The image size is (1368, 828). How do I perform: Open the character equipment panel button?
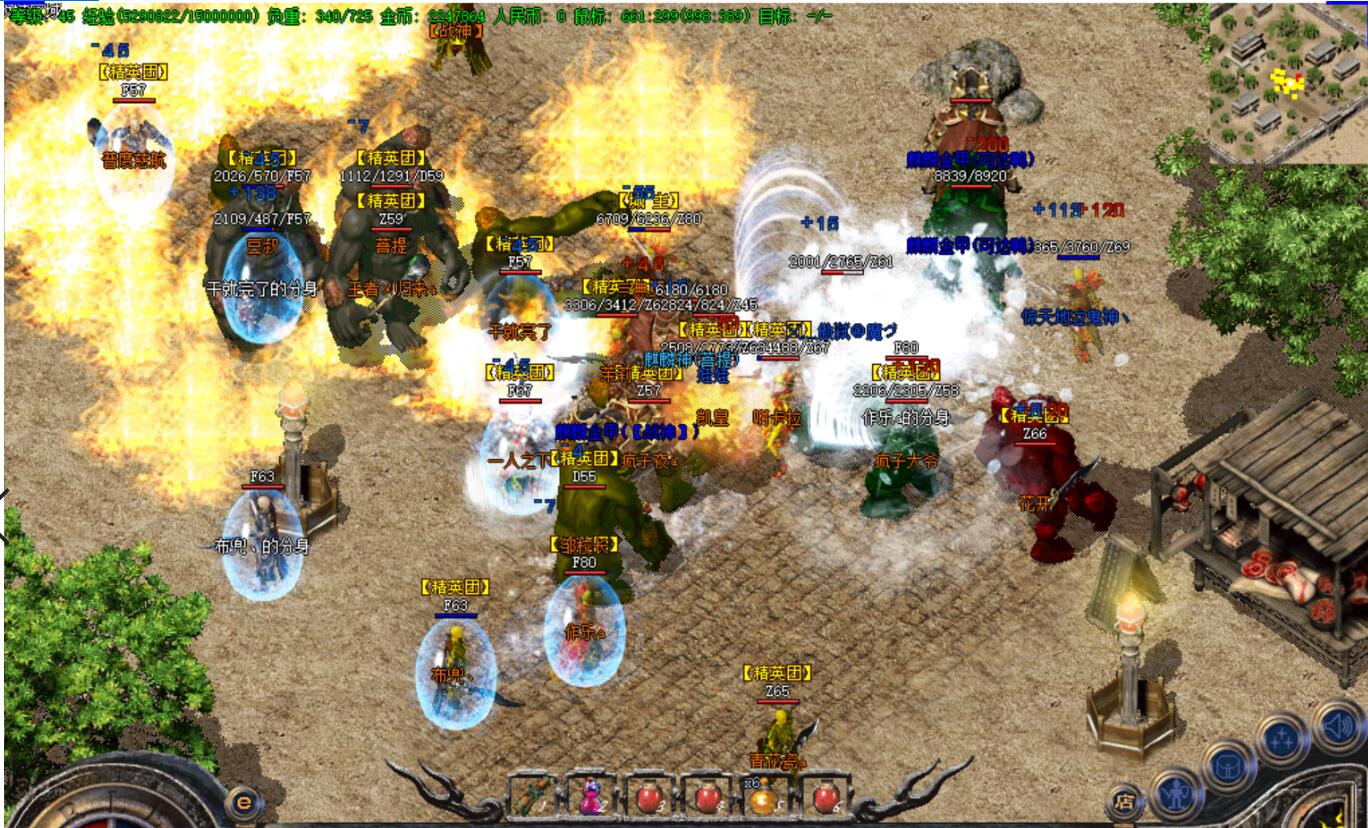[1174, 793]
